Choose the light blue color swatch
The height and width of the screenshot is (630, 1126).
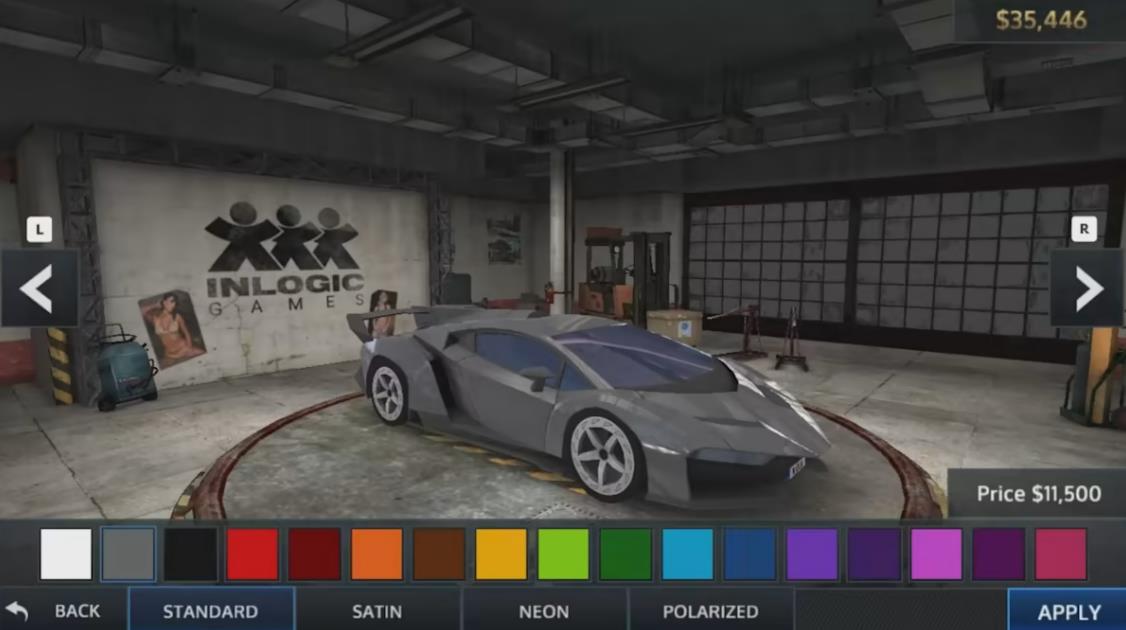point(688,554)
